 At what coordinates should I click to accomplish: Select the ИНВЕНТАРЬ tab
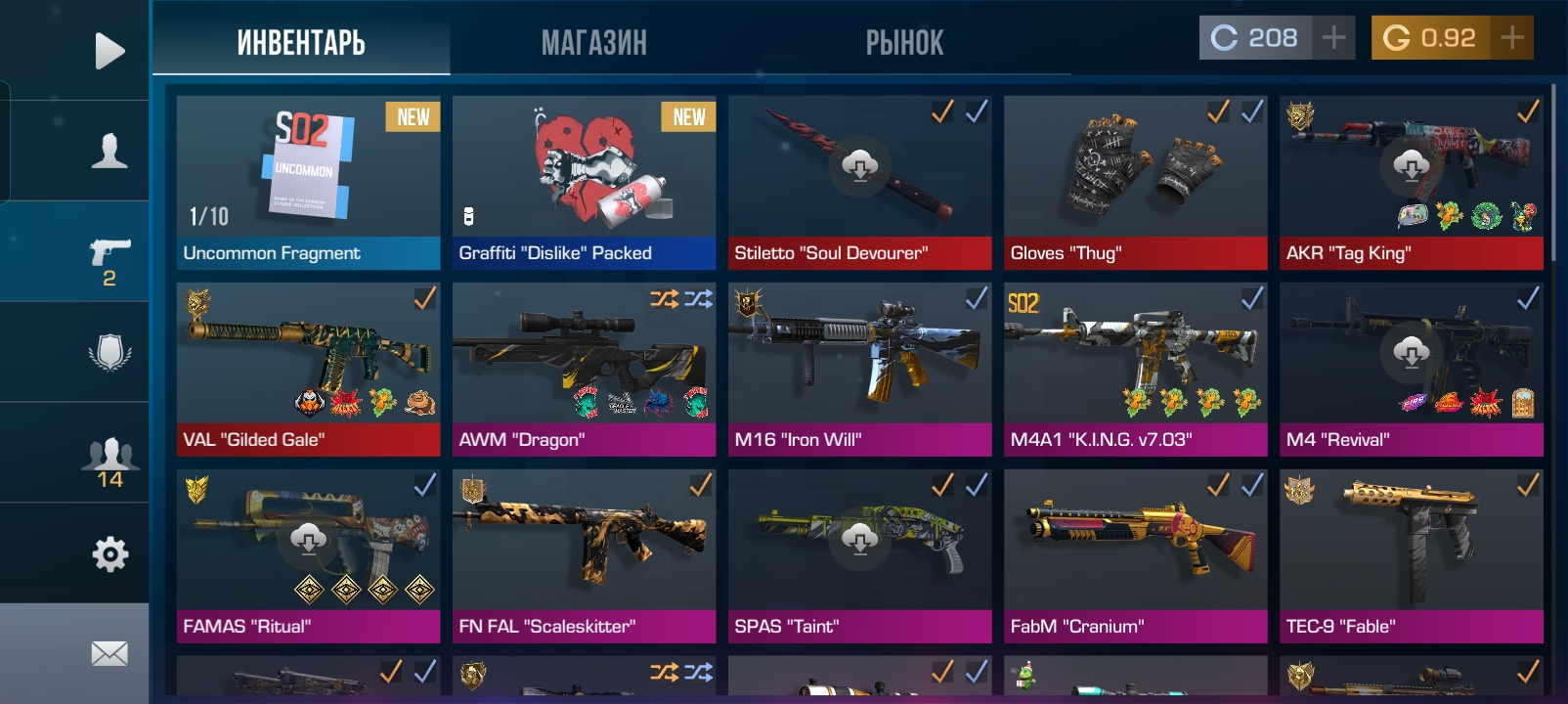click(301, 42)
